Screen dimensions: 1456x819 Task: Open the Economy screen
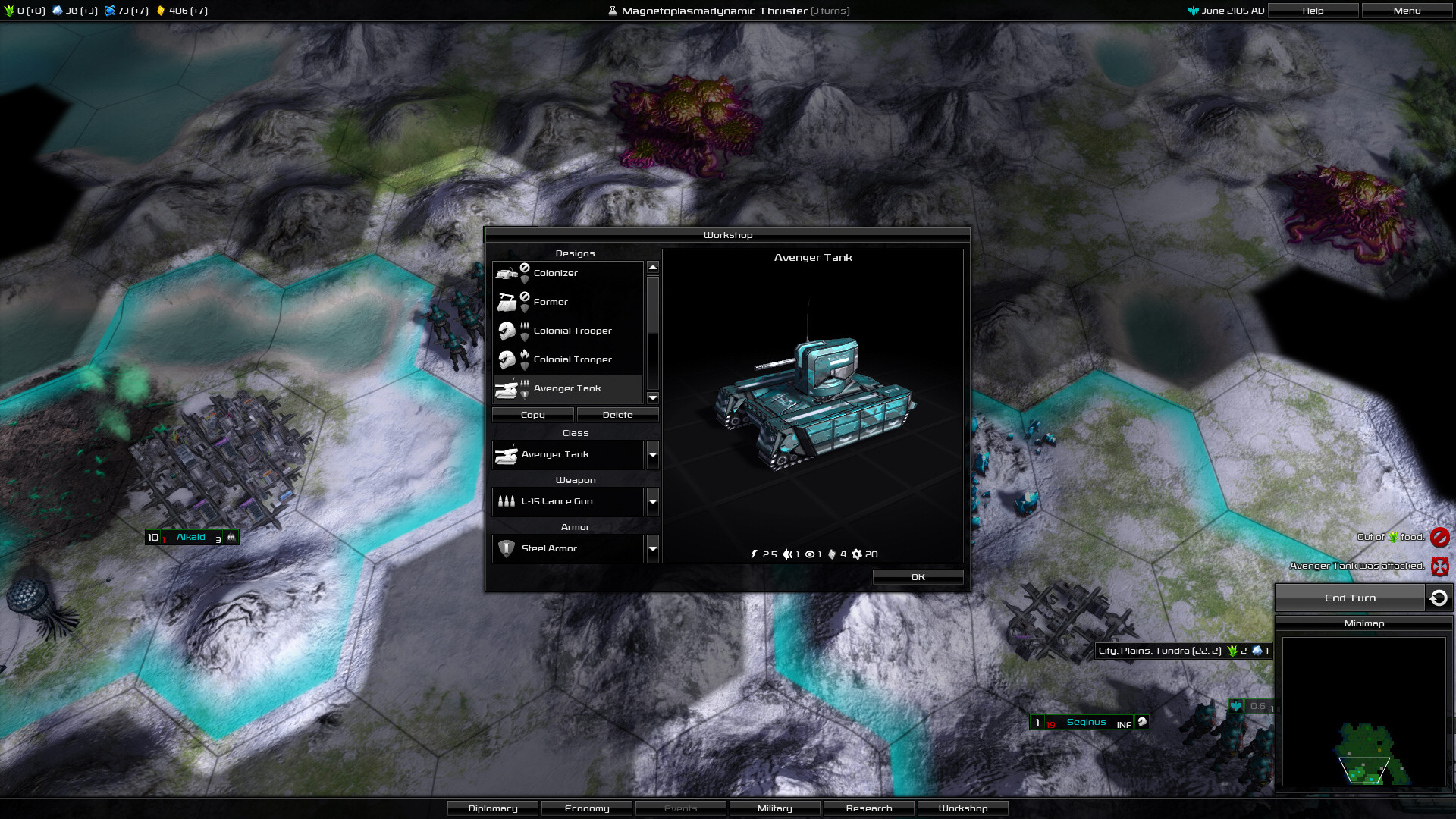point(587,808)
